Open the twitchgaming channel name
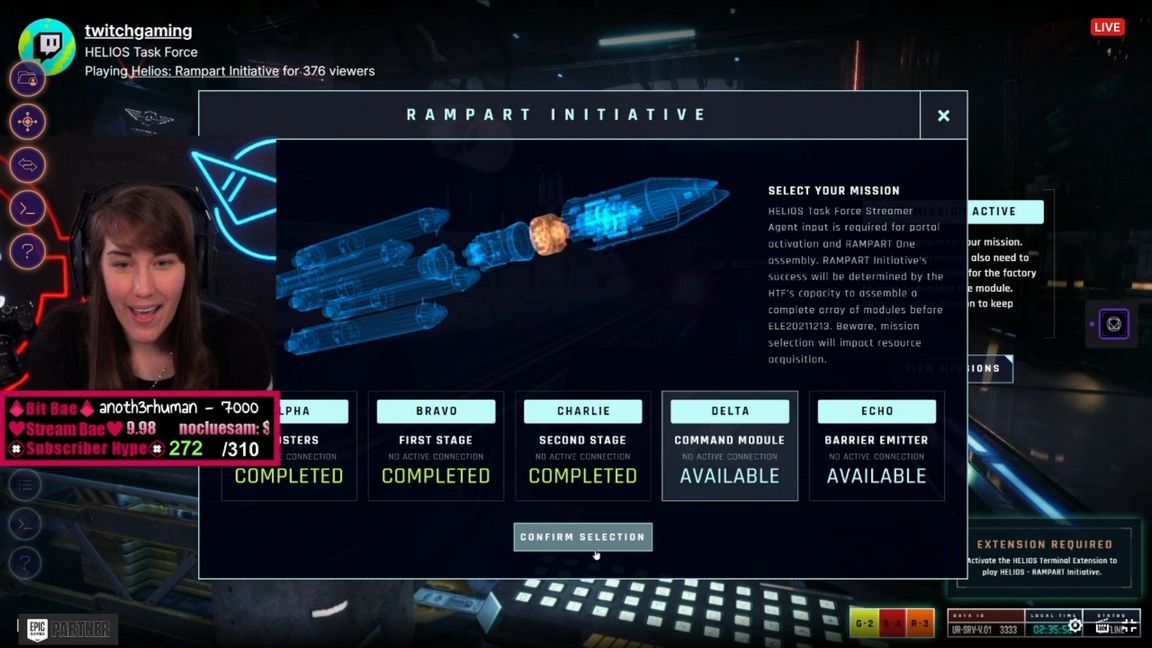Screen dimensions: 1152x648 [138, 31]
